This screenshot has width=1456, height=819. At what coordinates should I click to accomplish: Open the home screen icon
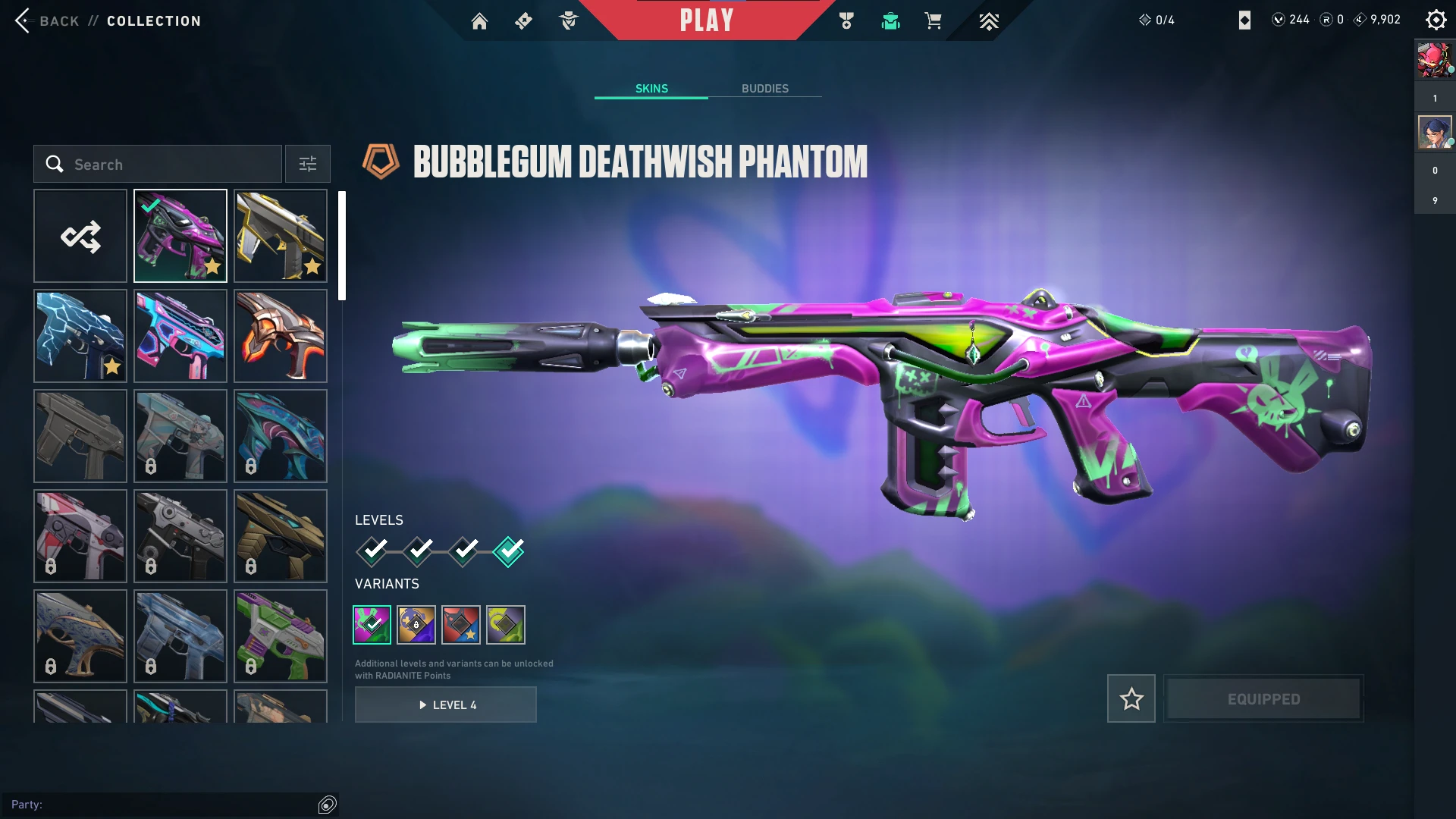(479, 21)
